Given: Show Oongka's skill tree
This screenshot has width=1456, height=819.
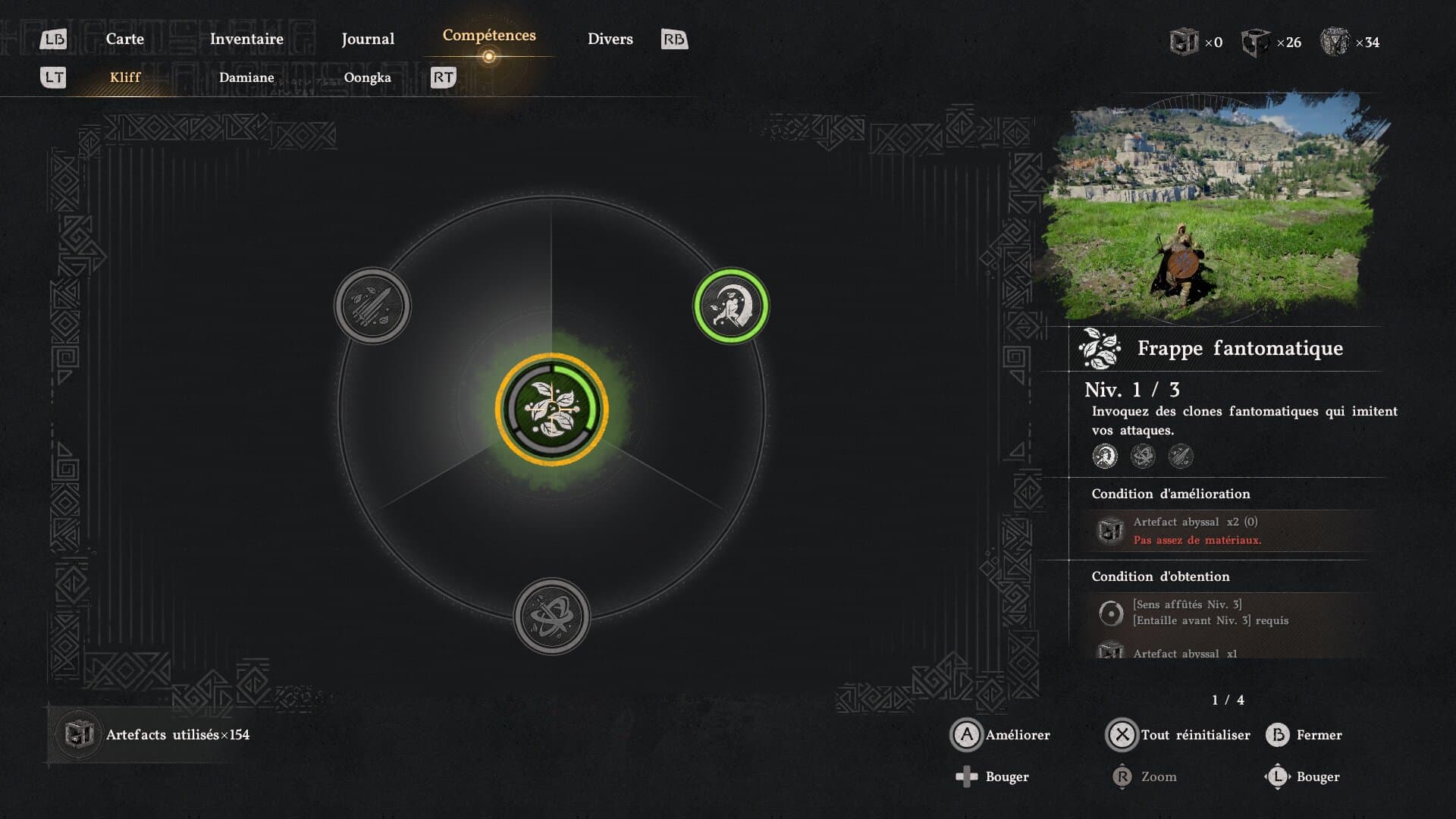Looking at the screenshot, I should click(368, 77).
